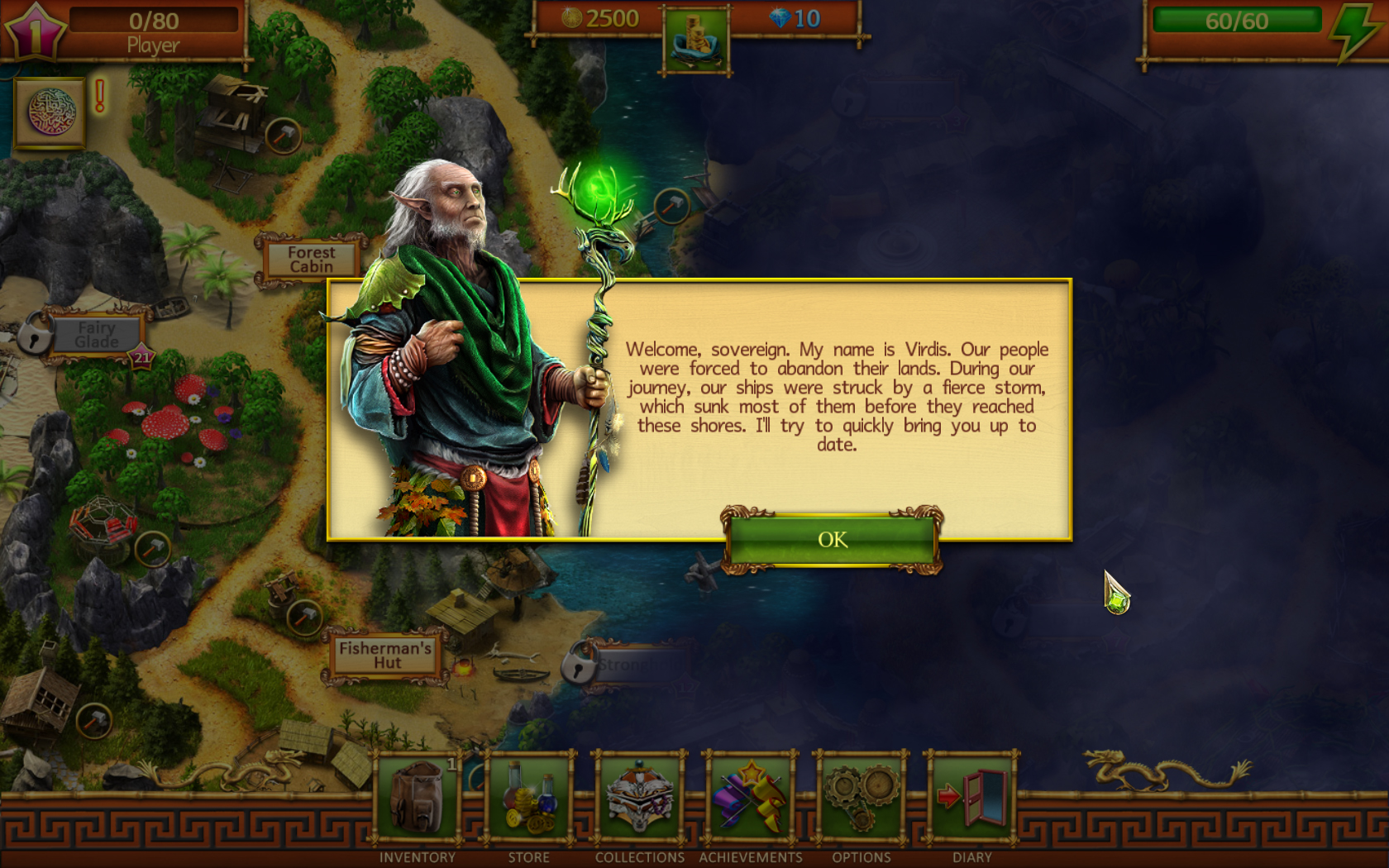The height and width of the screenshot is (868, 1389).
Task: Open the Store with potions and coins
Action: click(x=528, y=796)
